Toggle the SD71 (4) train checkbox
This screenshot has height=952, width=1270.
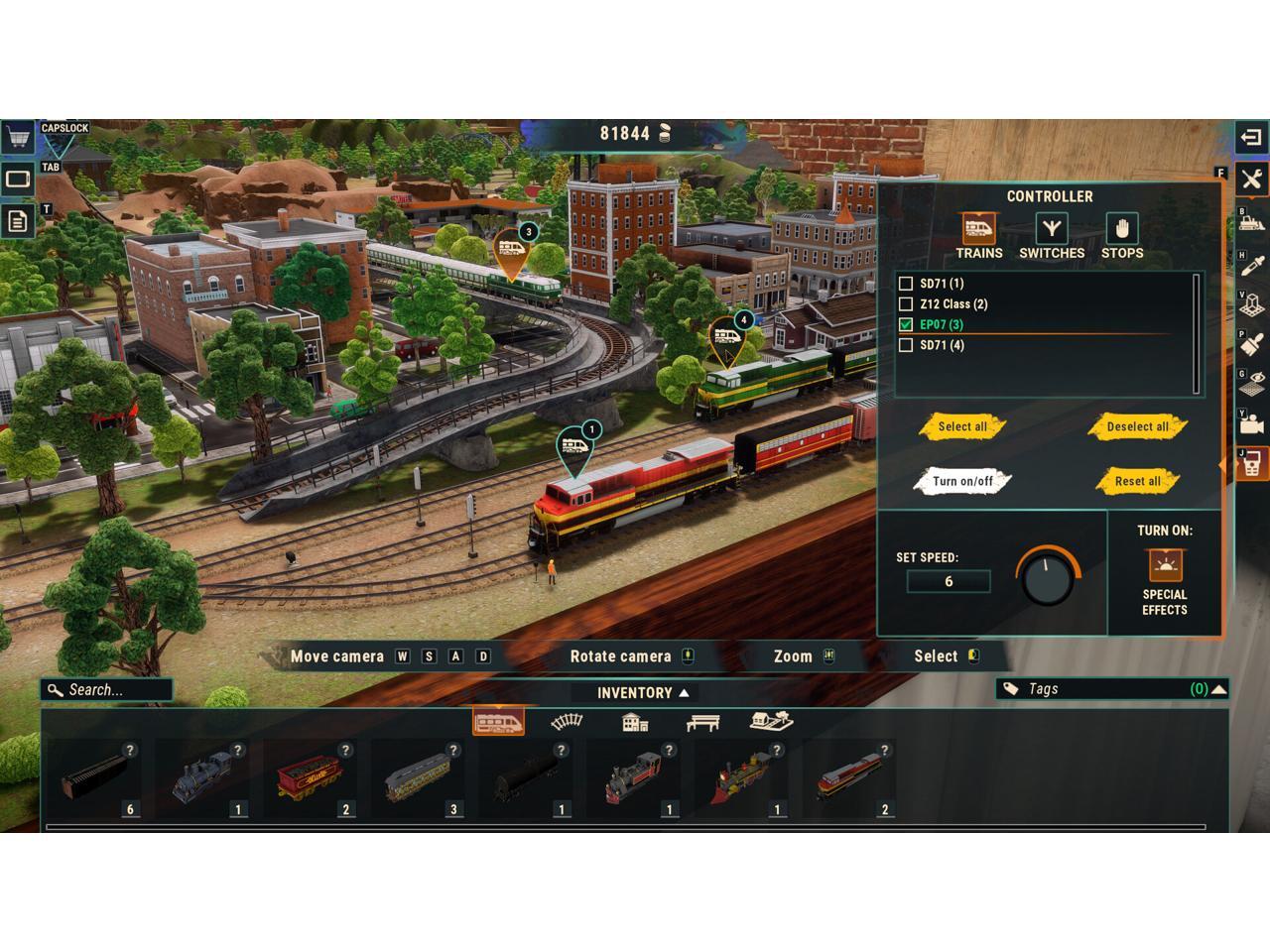(x=906, y=346)
